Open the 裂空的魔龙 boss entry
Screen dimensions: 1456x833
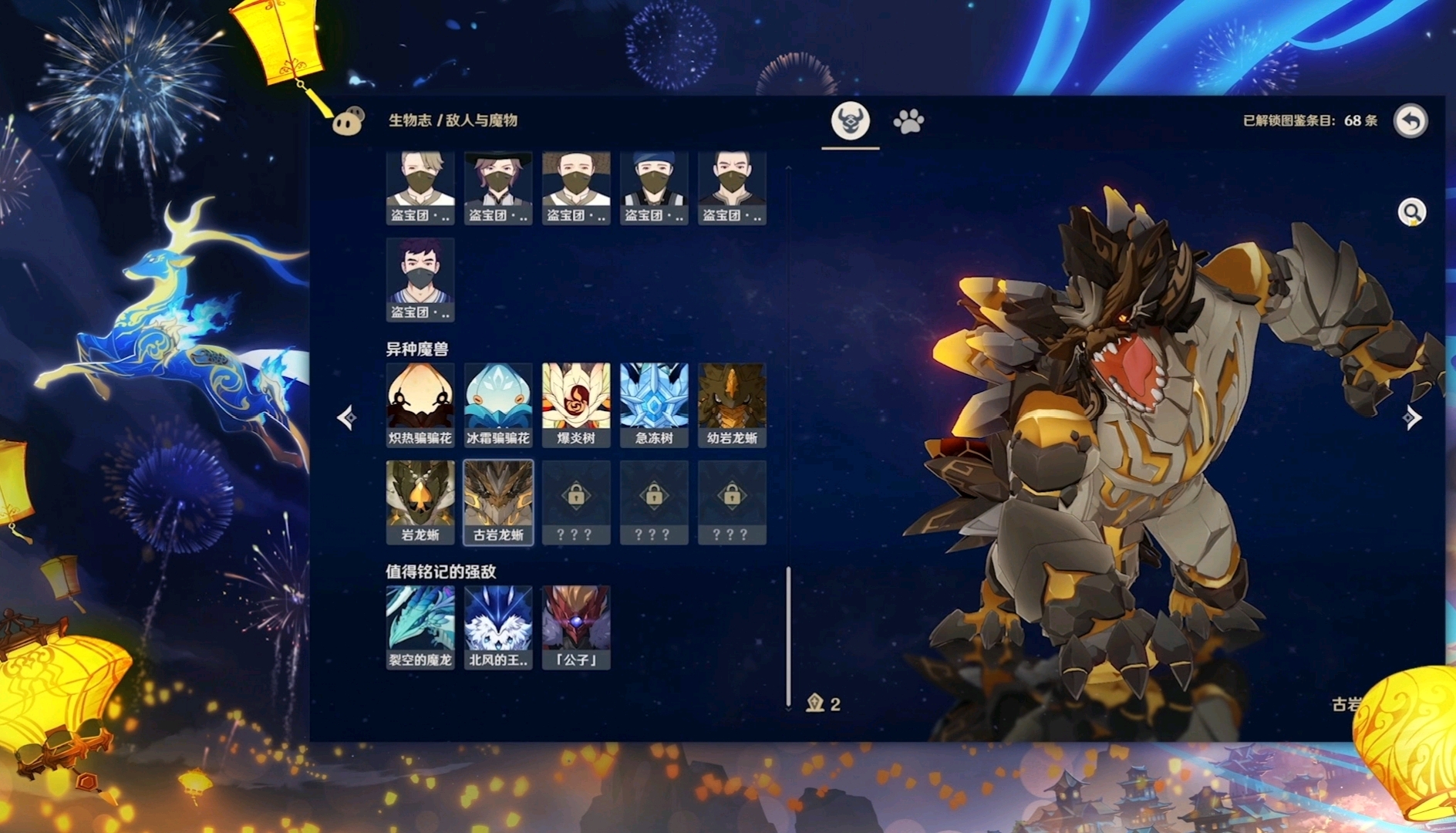point(420,627)
